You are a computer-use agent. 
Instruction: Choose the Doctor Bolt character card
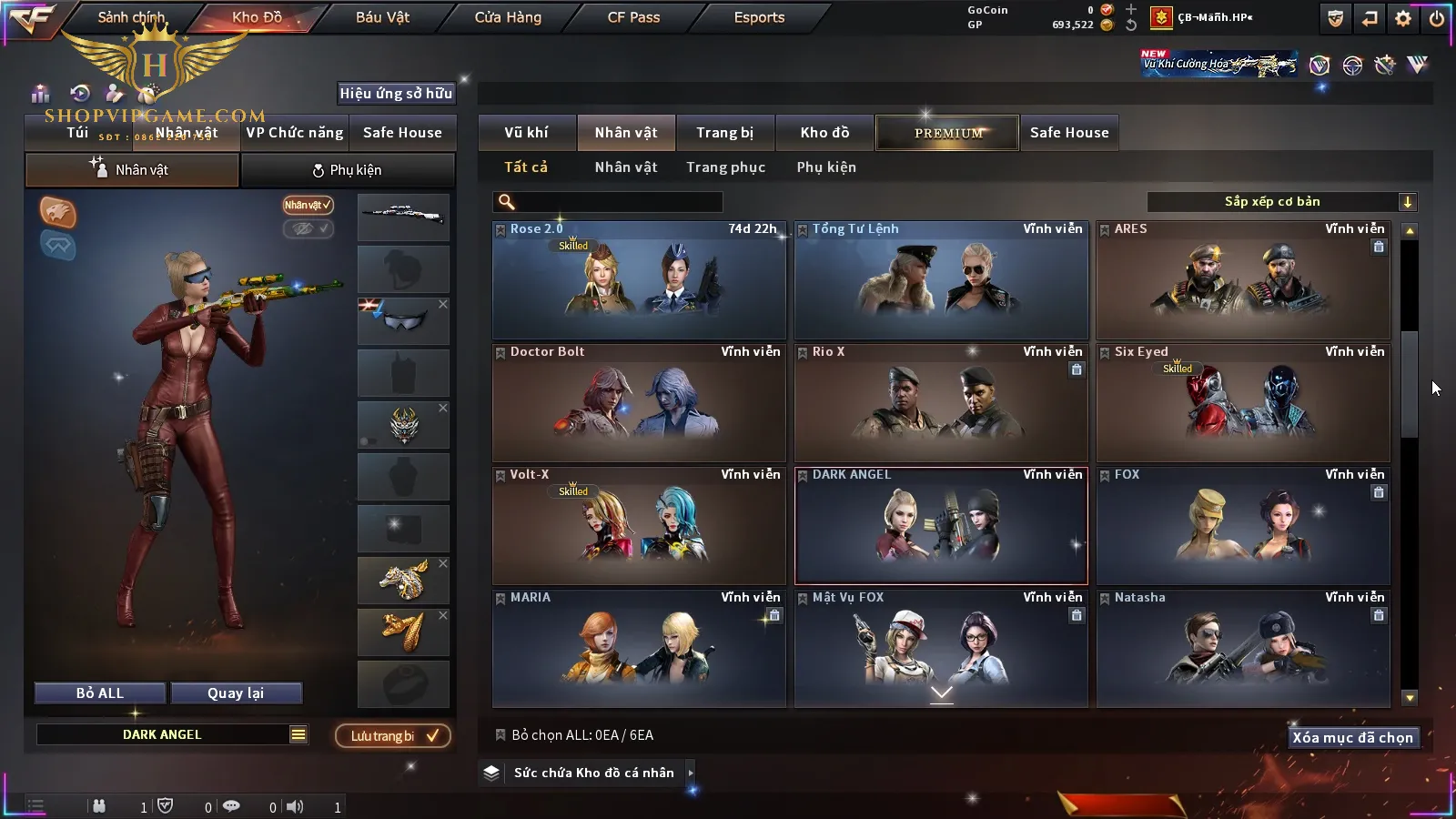point(639,403)
